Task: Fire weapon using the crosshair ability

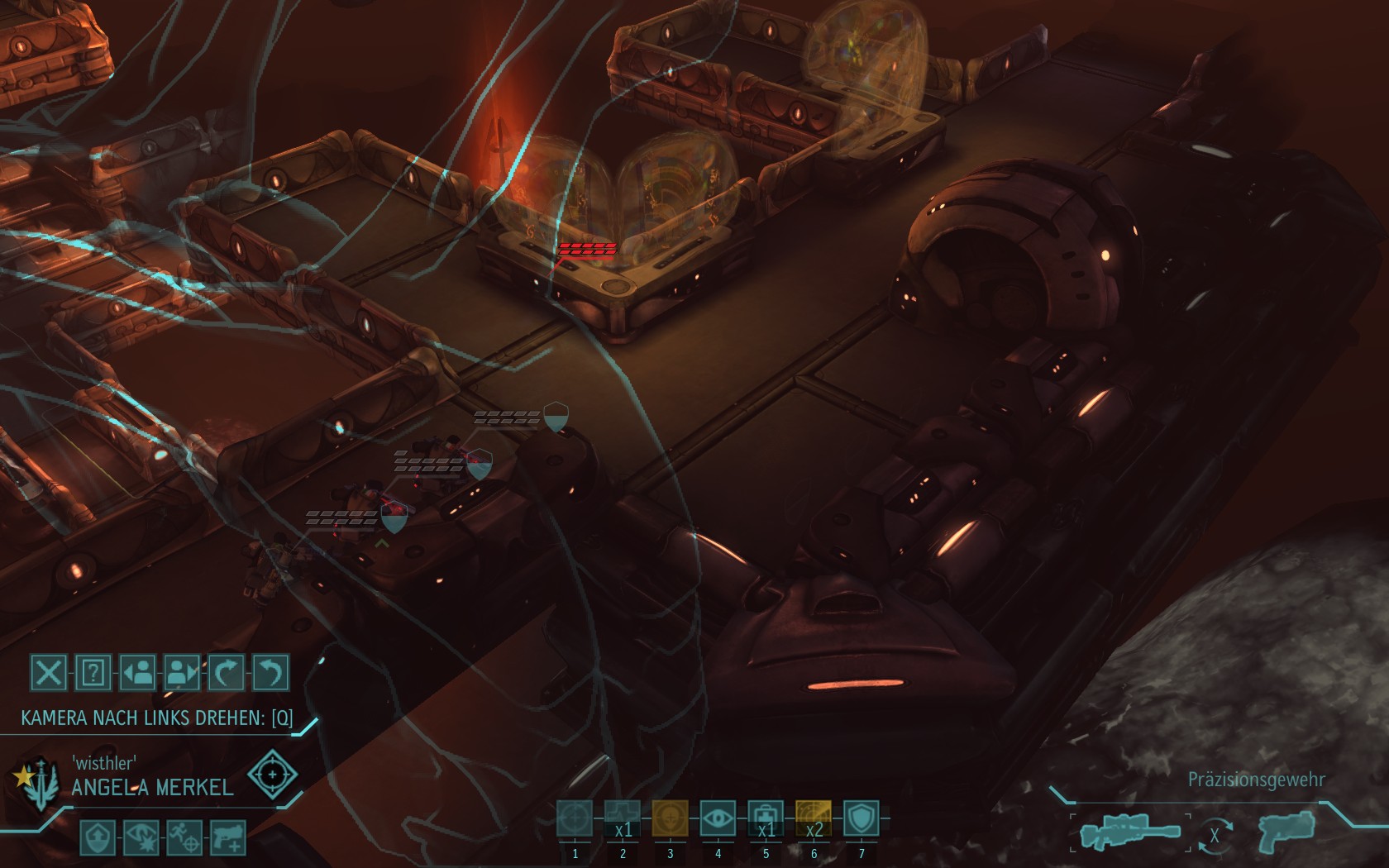Action: [x=575, y=818]
